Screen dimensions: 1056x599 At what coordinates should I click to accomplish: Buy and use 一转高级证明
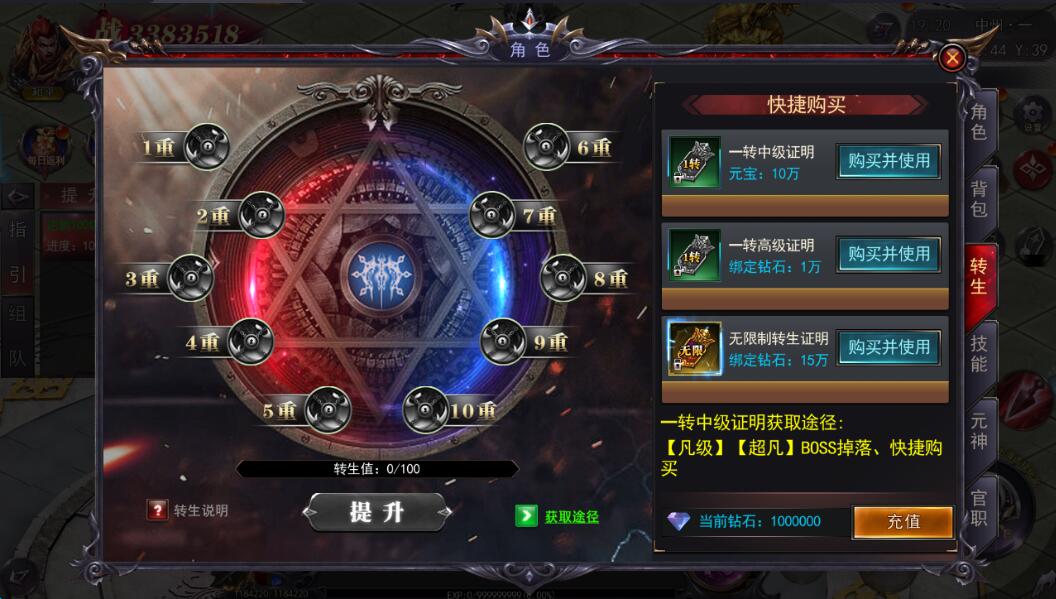[888, 254]
